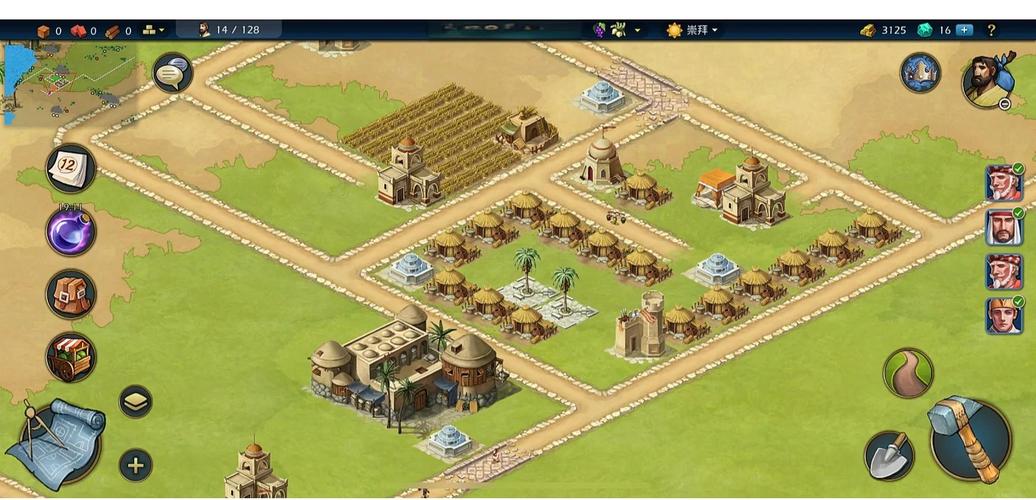
Task: Click the round plus button
Action: [136, 464]
